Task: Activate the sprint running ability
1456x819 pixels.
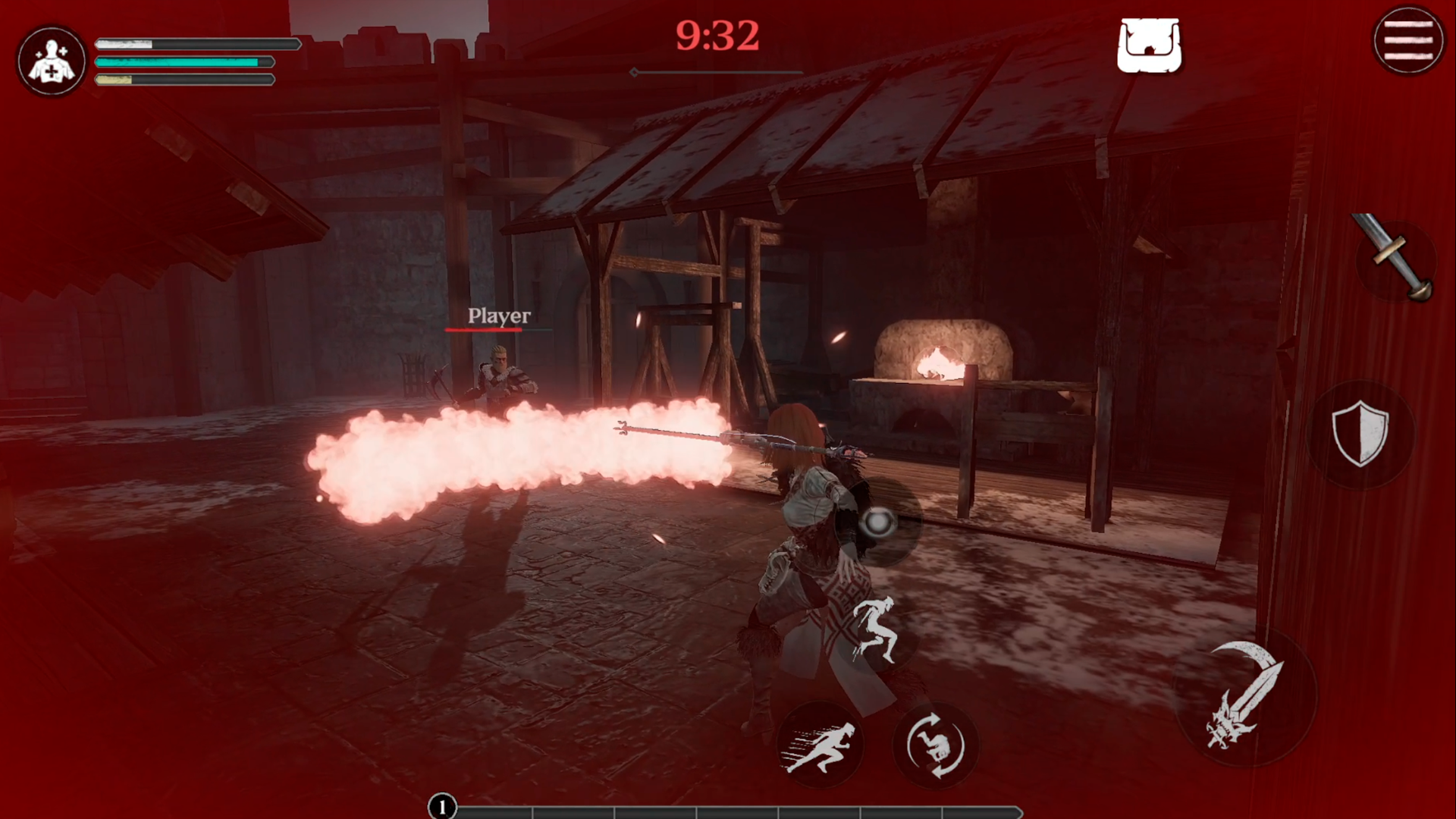Action: 820,746
